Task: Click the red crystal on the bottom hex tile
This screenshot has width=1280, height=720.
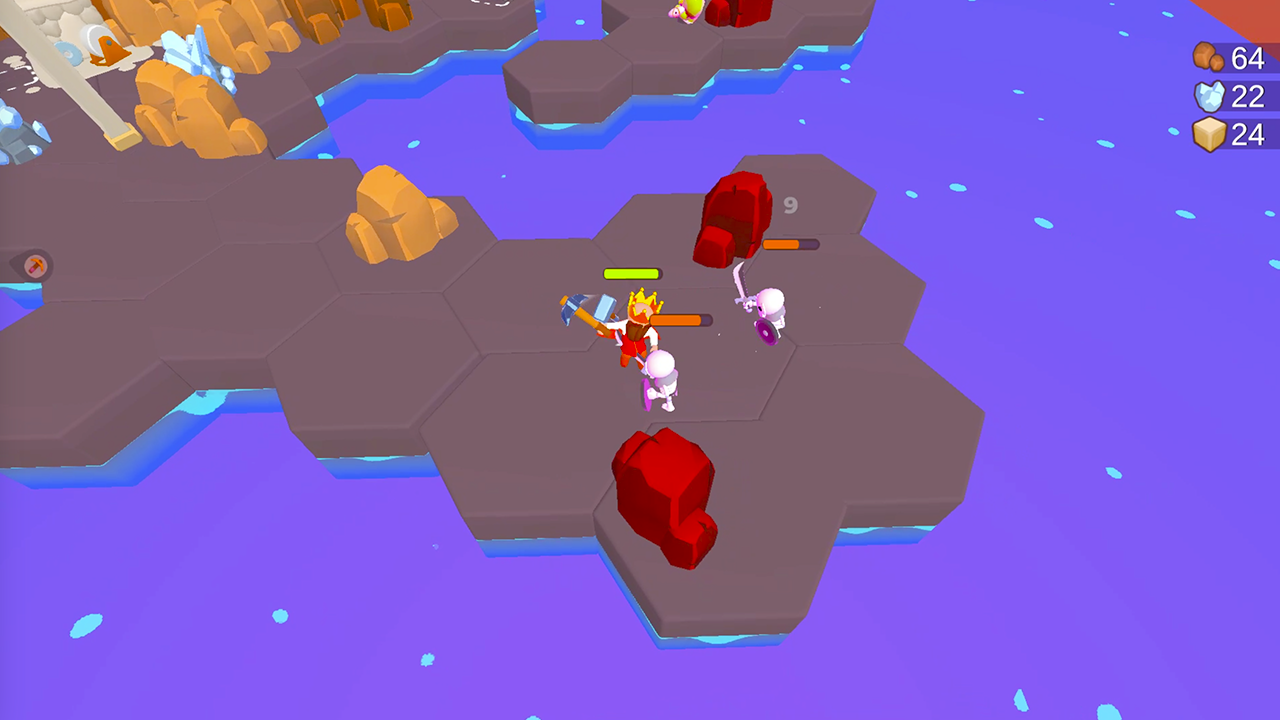Action: pos(665,495)
